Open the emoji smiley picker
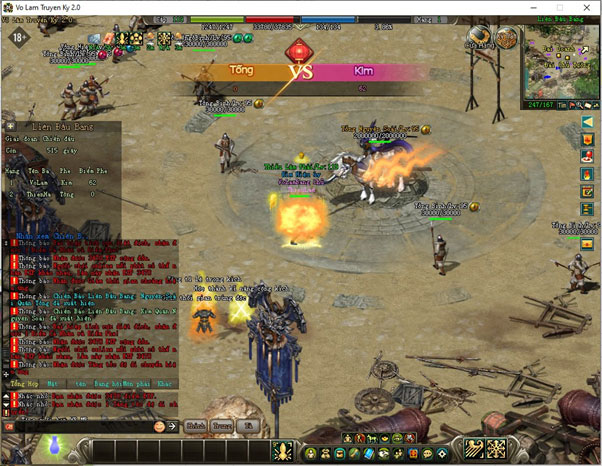602x466 pixels. click(159, 426)
